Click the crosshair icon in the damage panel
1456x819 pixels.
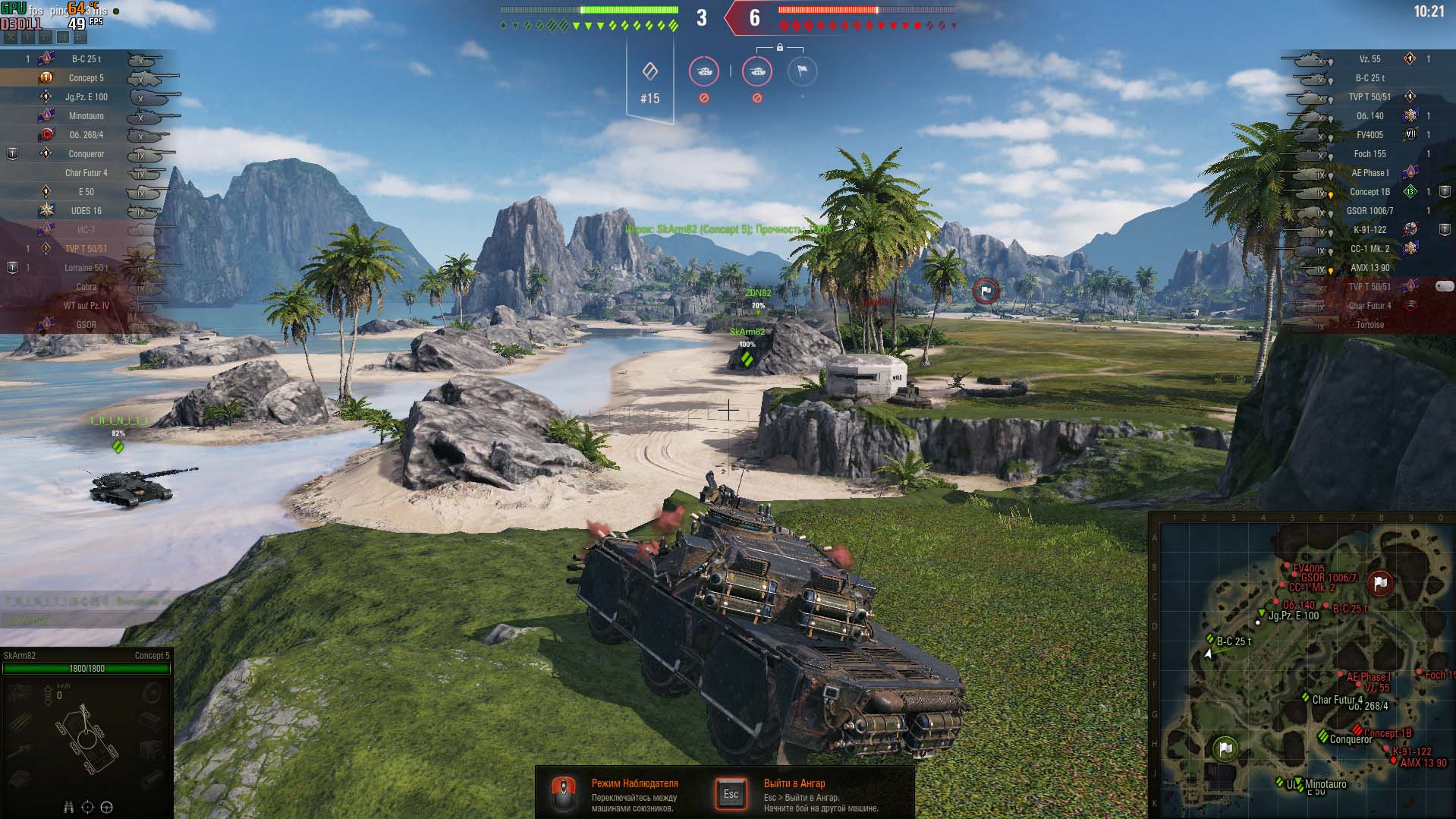87,808
